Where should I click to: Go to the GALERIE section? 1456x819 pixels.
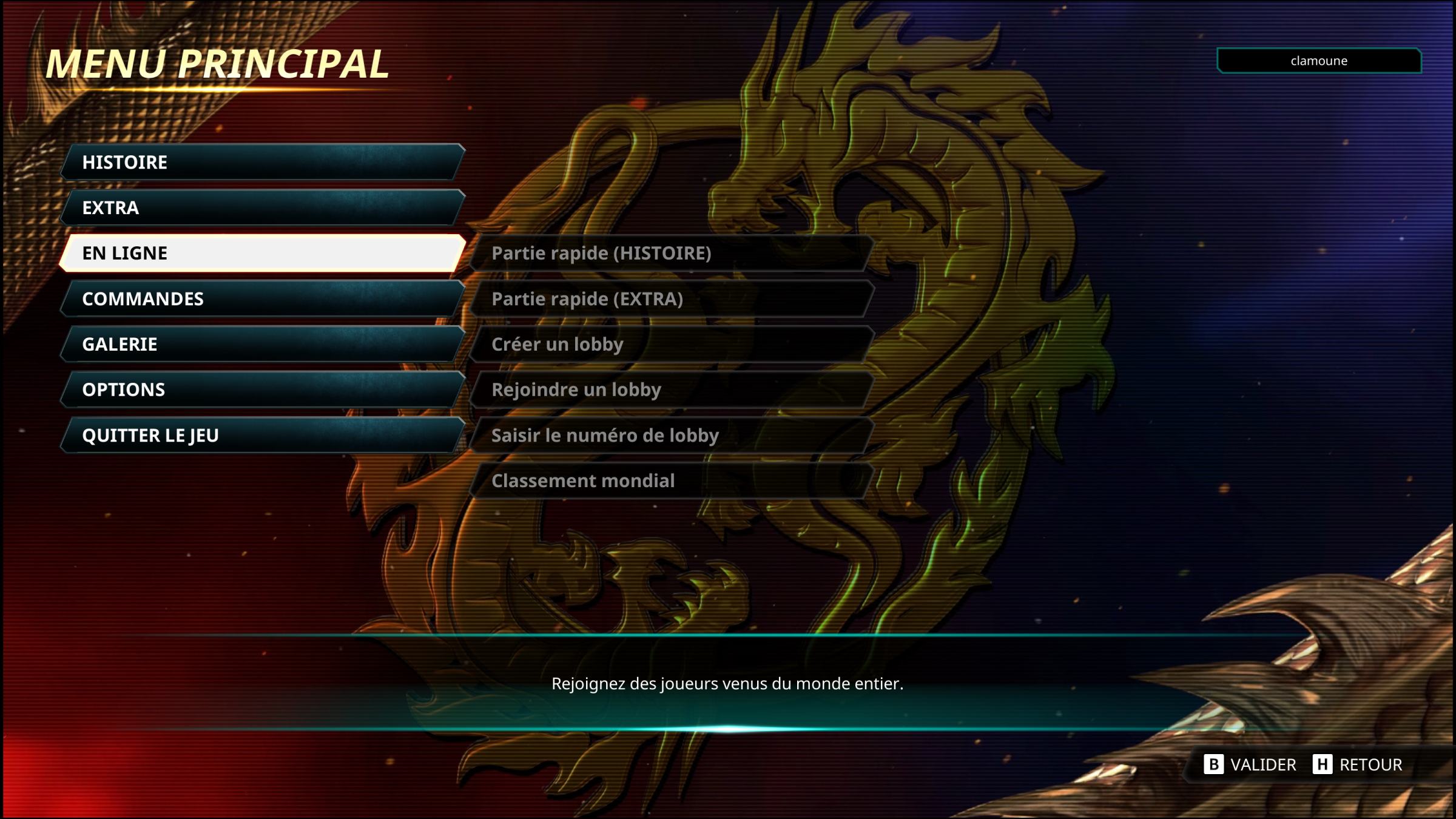coord(262,344)
